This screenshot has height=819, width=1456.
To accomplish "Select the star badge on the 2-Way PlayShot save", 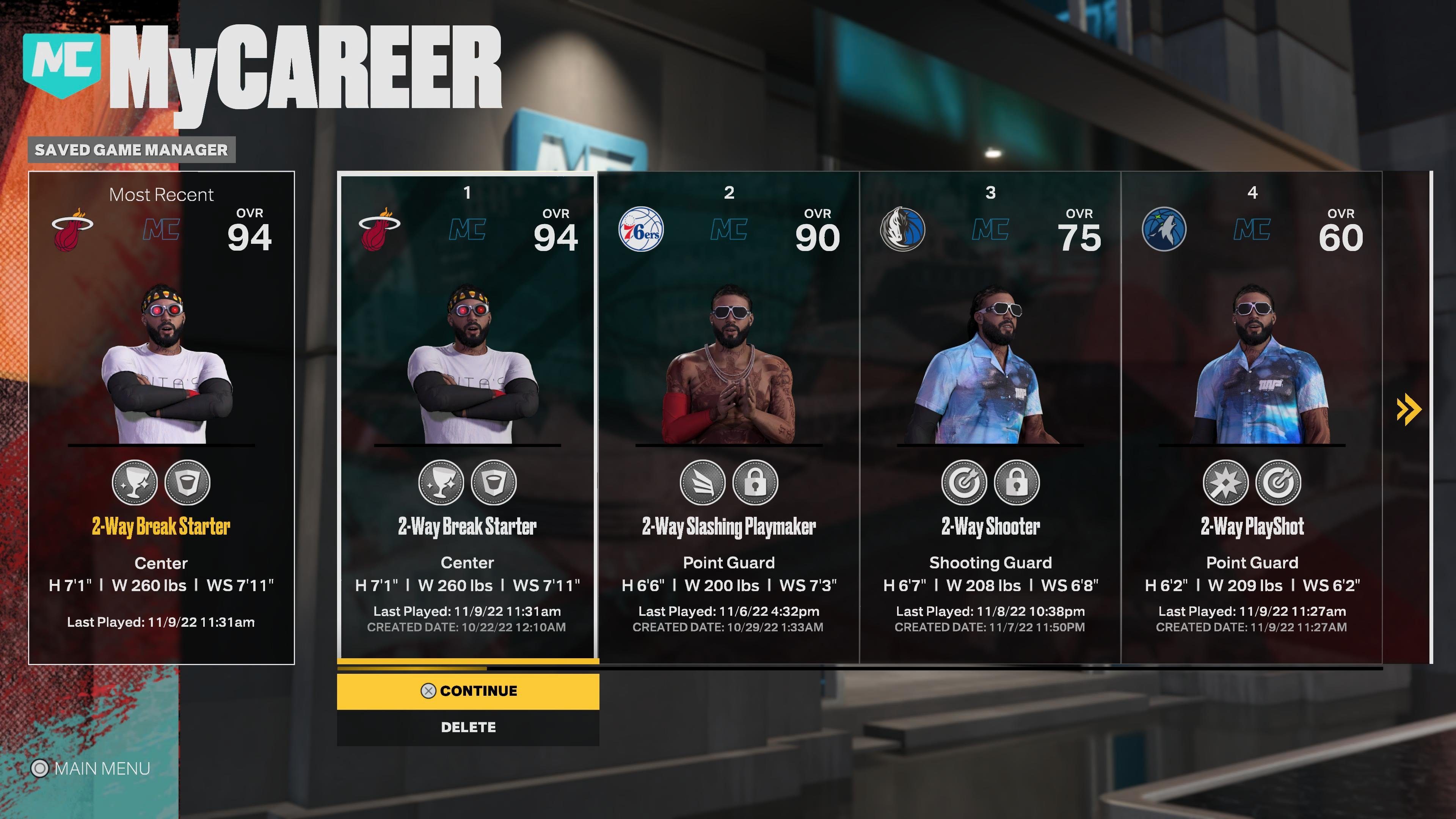I will [x=1226, y=482].
